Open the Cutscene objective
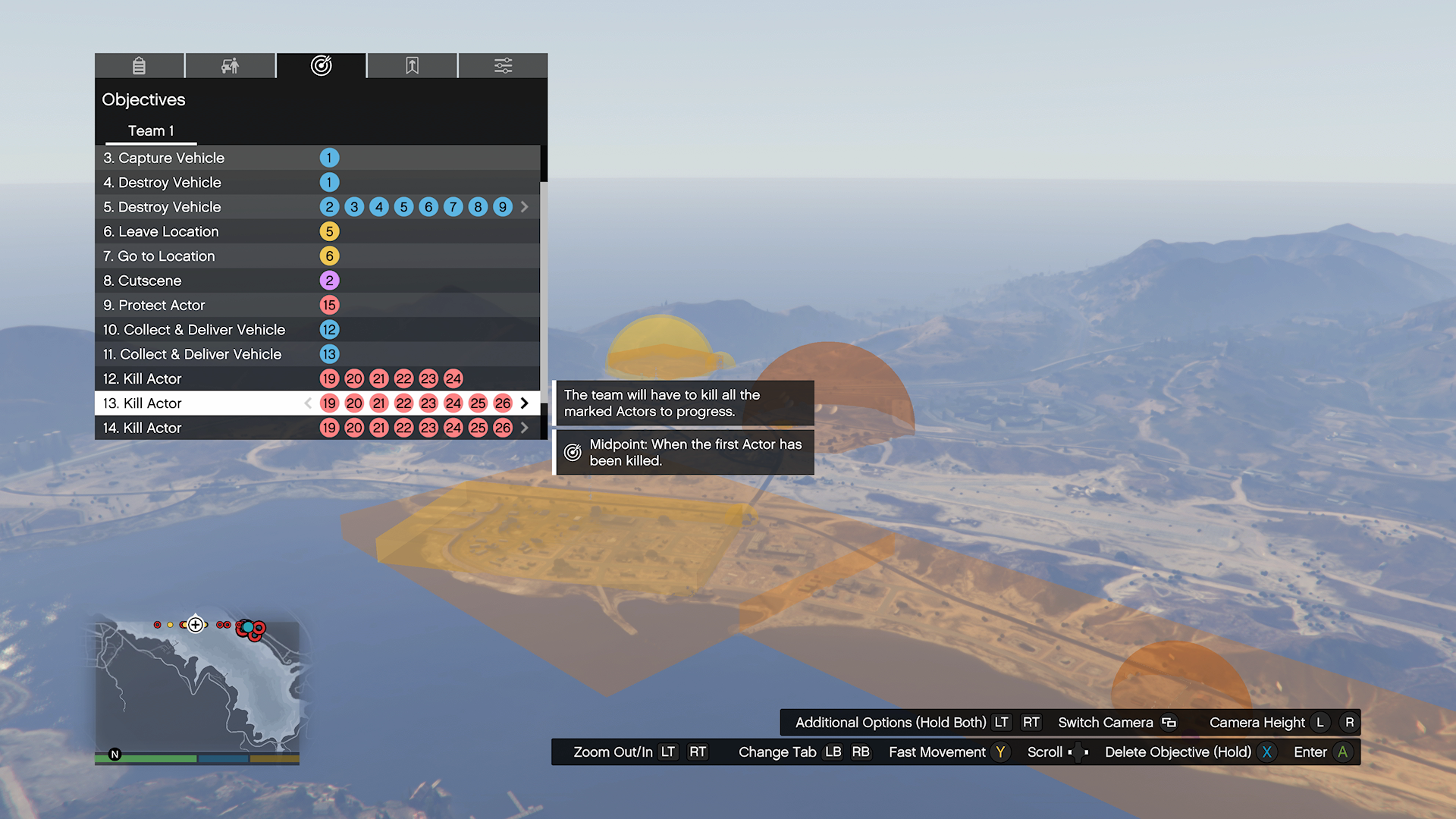This screenshot has height=819, width=1456. (143, 281)
